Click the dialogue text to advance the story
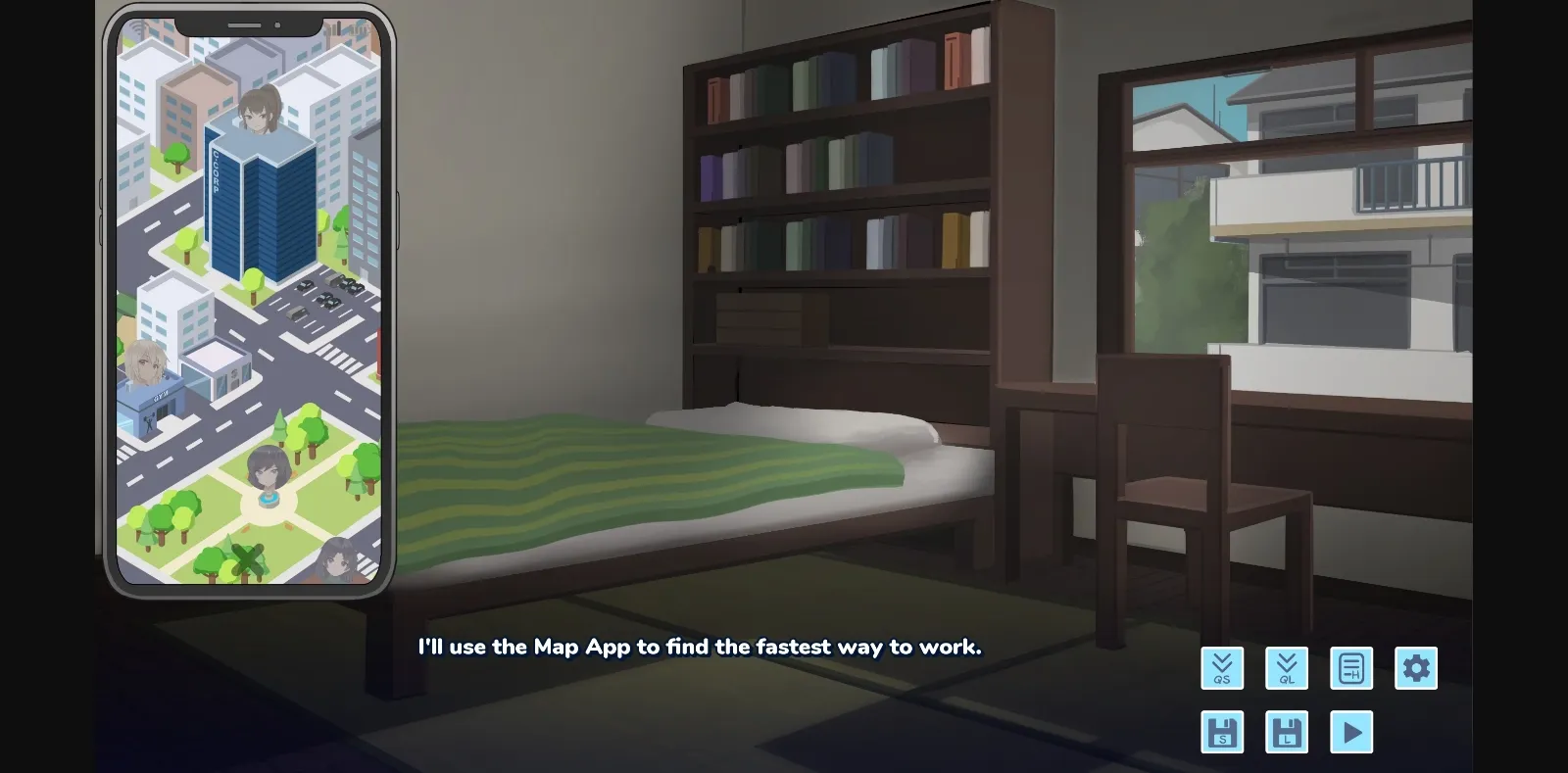1568x773 pixels. click(700, 647)
